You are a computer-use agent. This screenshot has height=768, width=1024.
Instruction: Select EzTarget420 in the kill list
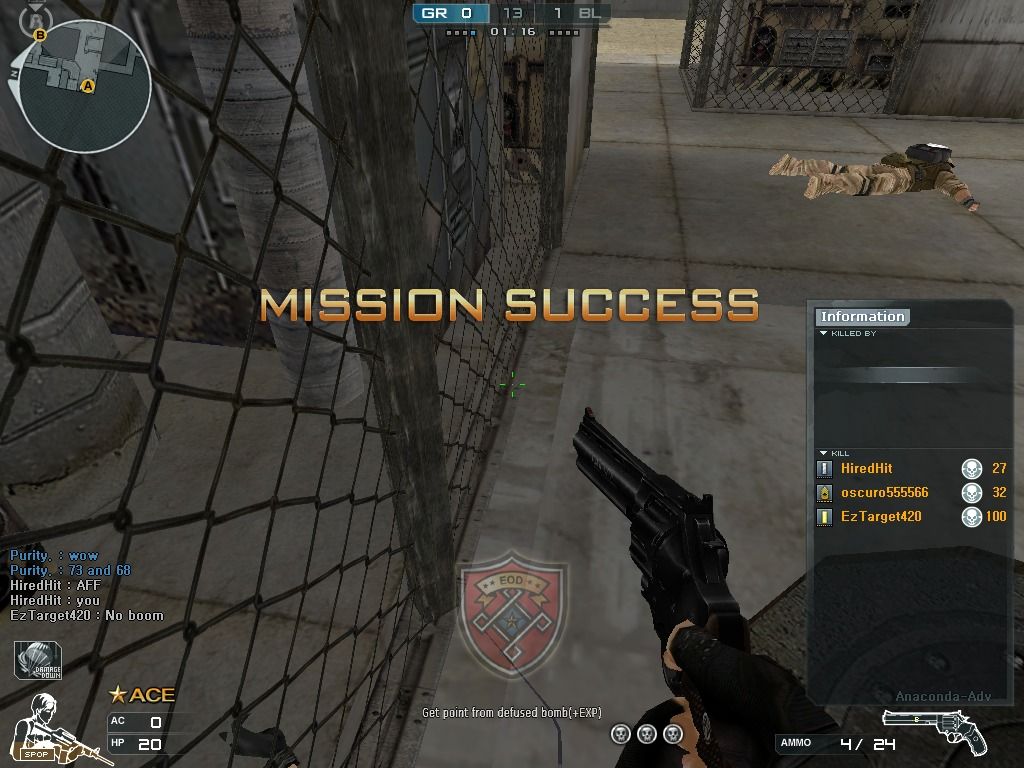click(880, 516)
